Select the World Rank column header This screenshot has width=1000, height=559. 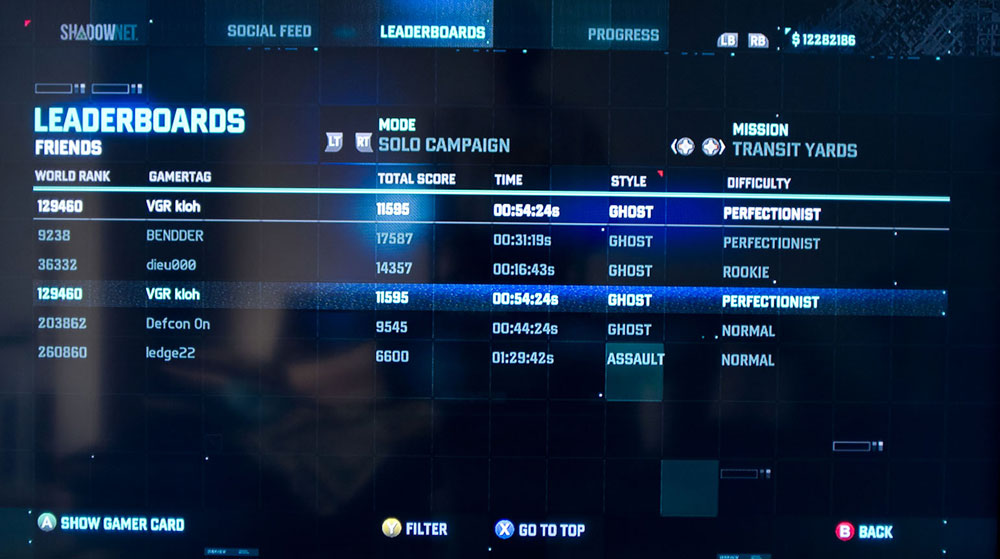(x=72, y=177)
